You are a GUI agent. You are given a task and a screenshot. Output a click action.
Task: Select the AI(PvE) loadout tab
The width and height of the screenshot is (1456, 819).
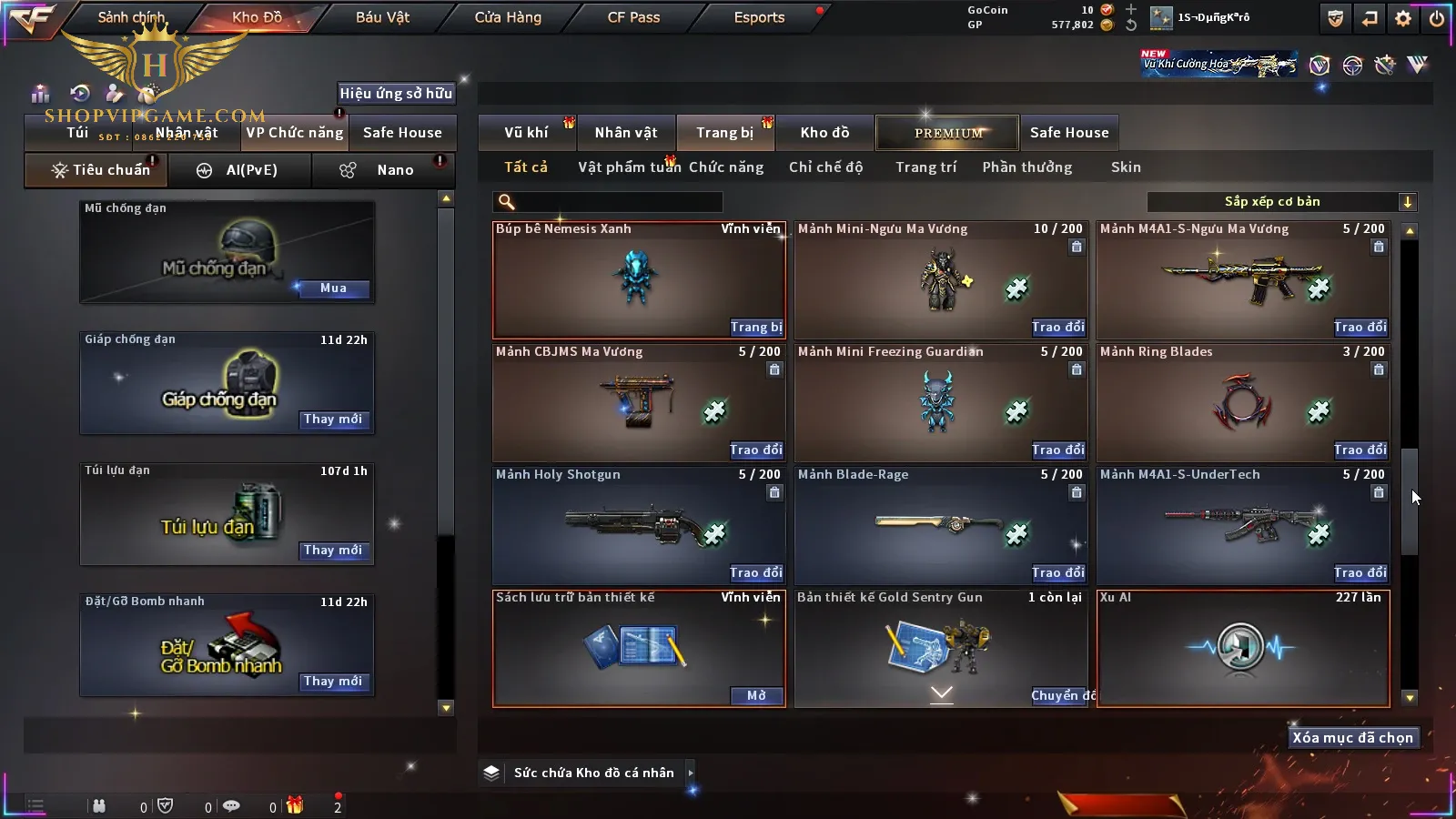point(240,170)
